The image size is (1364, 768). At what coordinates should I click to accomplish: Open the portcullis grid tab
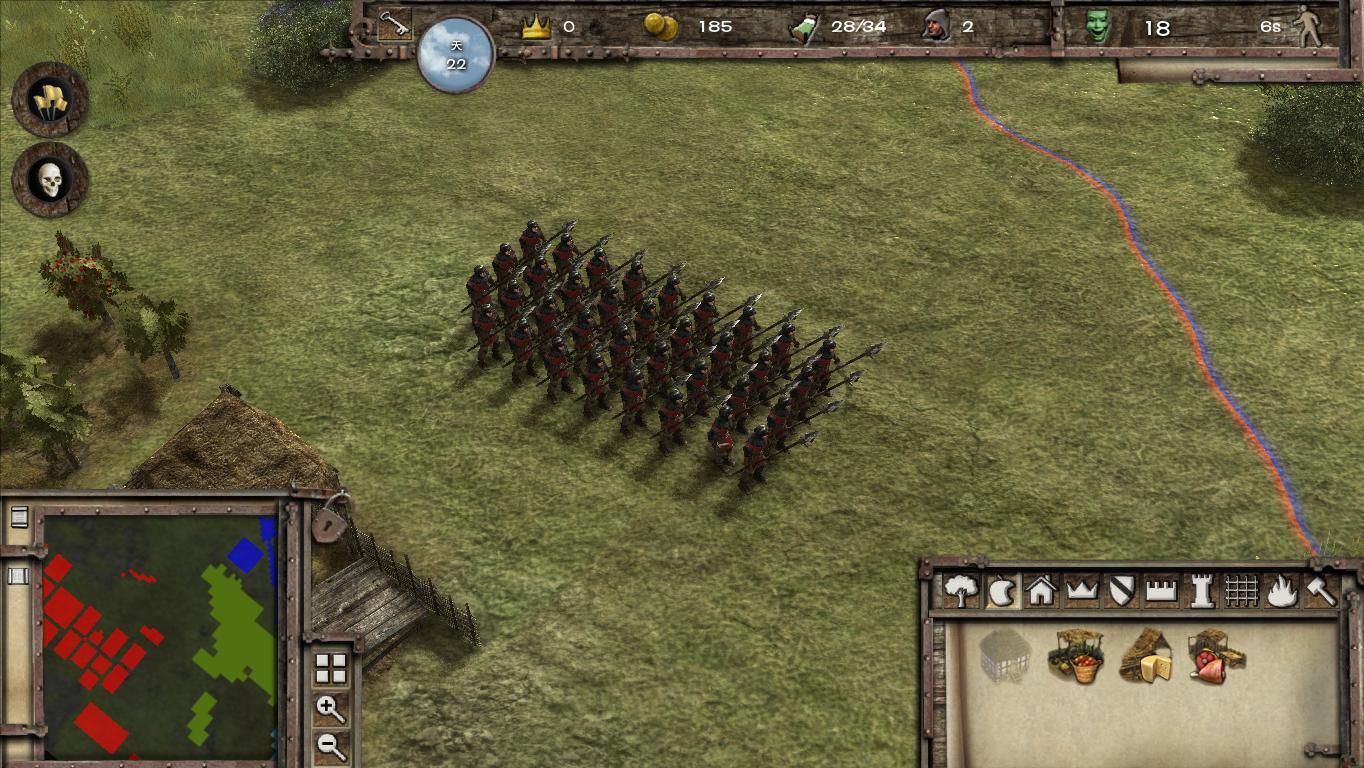coord(1241,591)
